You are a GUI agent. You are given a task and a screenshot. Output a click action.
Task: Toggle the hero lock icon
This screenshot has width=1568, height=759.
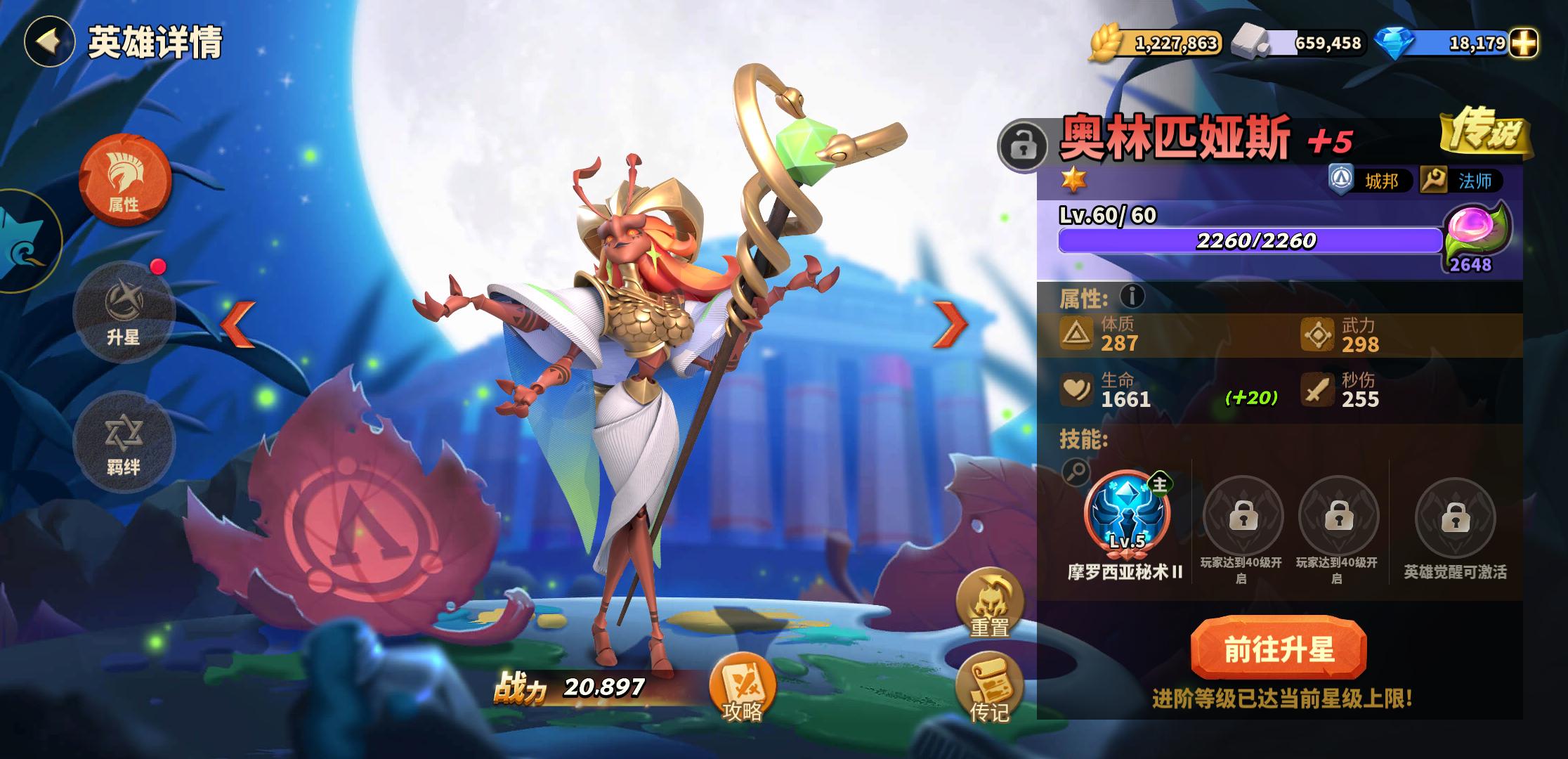[1024, 146]
